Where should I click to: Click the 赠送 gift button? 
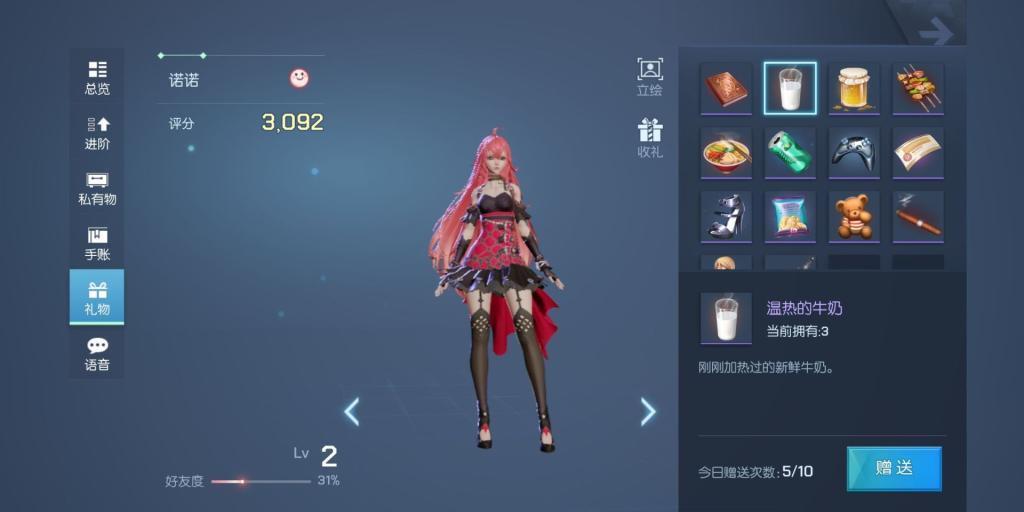click(x=894, y=468)
